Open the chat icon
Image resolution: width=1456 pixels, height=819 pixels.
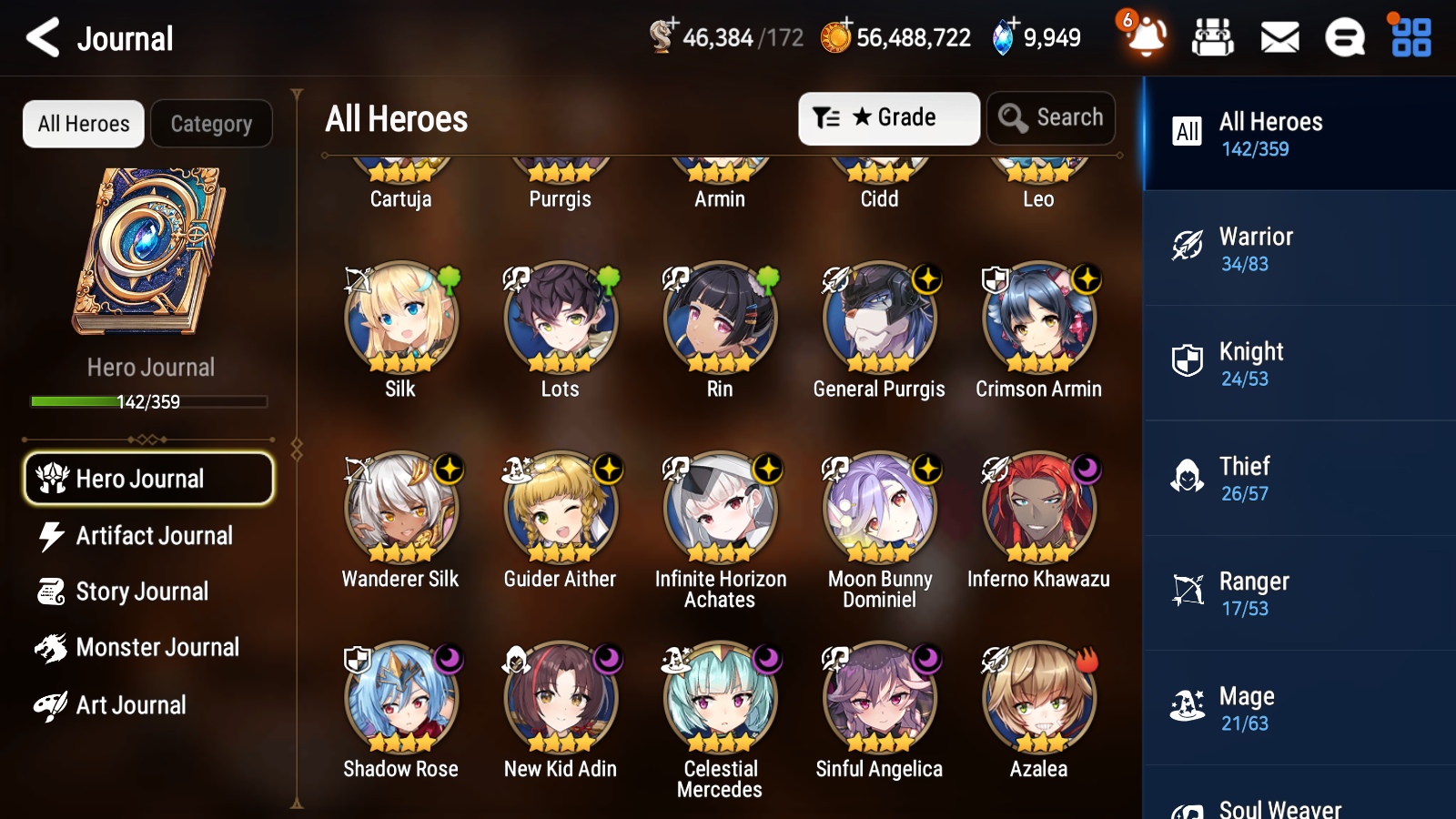pyautogui.click(x=1344, y=37)
